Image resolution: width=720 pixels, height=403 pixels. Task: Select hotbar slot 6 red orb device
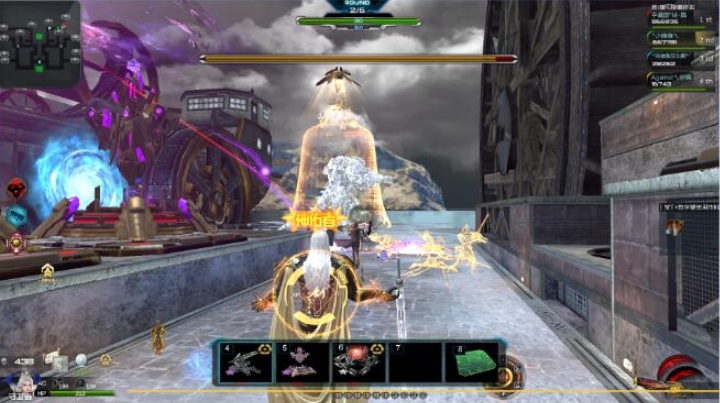[x=358, y=362]
